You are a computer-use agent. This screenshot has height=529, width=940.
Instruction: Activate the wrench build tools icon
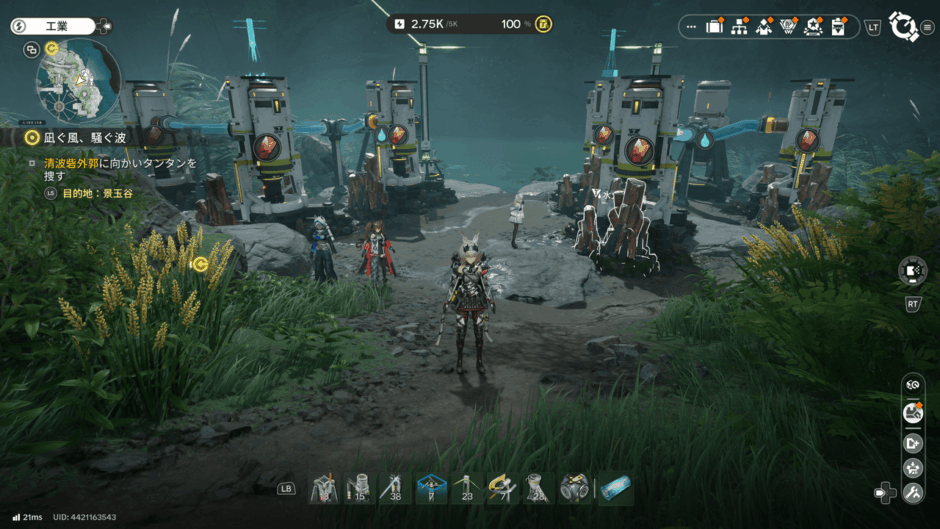912,492
